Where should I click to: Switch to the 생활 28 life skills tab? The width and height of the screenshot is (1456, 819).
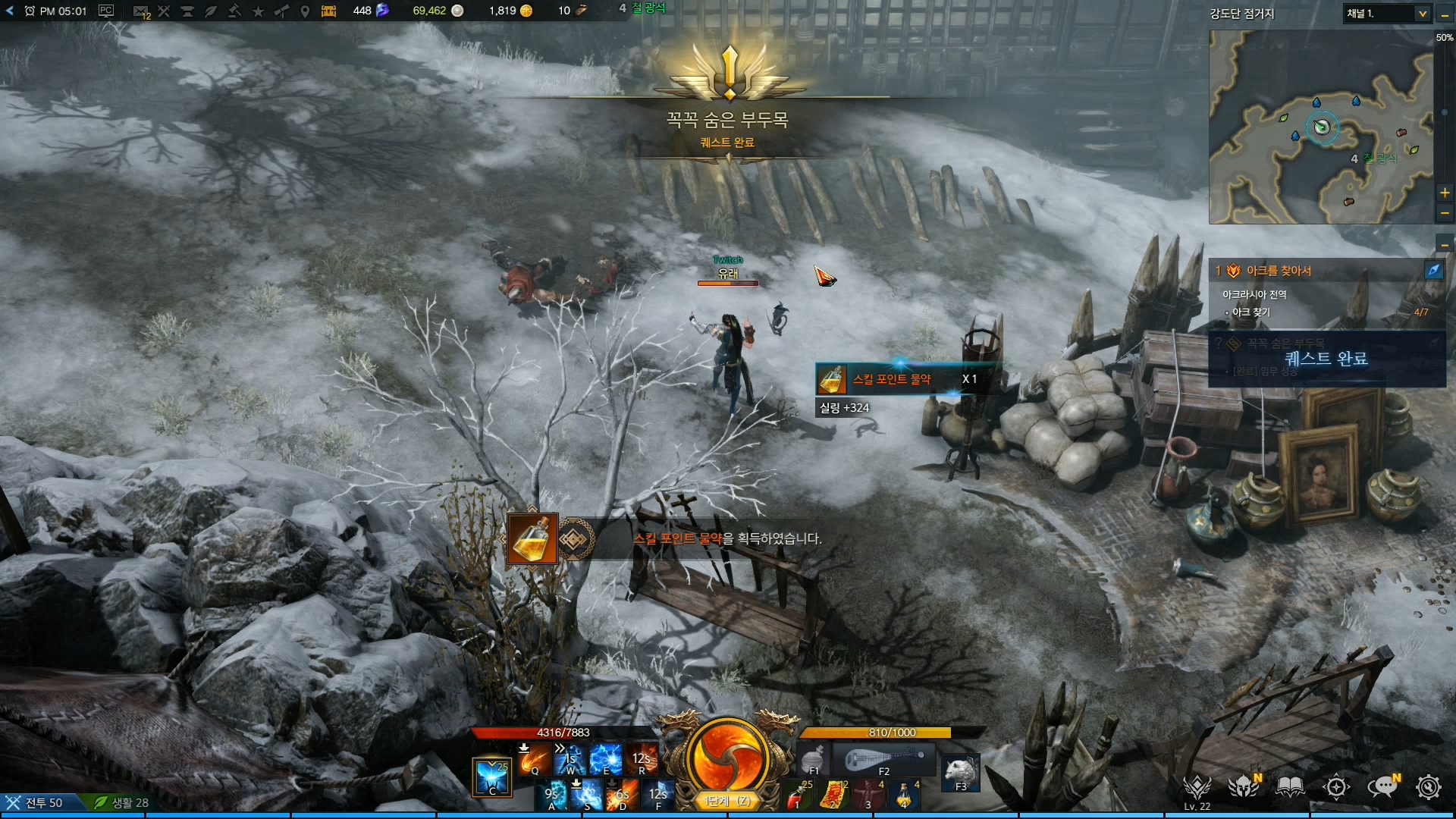(x=121, y=802)
